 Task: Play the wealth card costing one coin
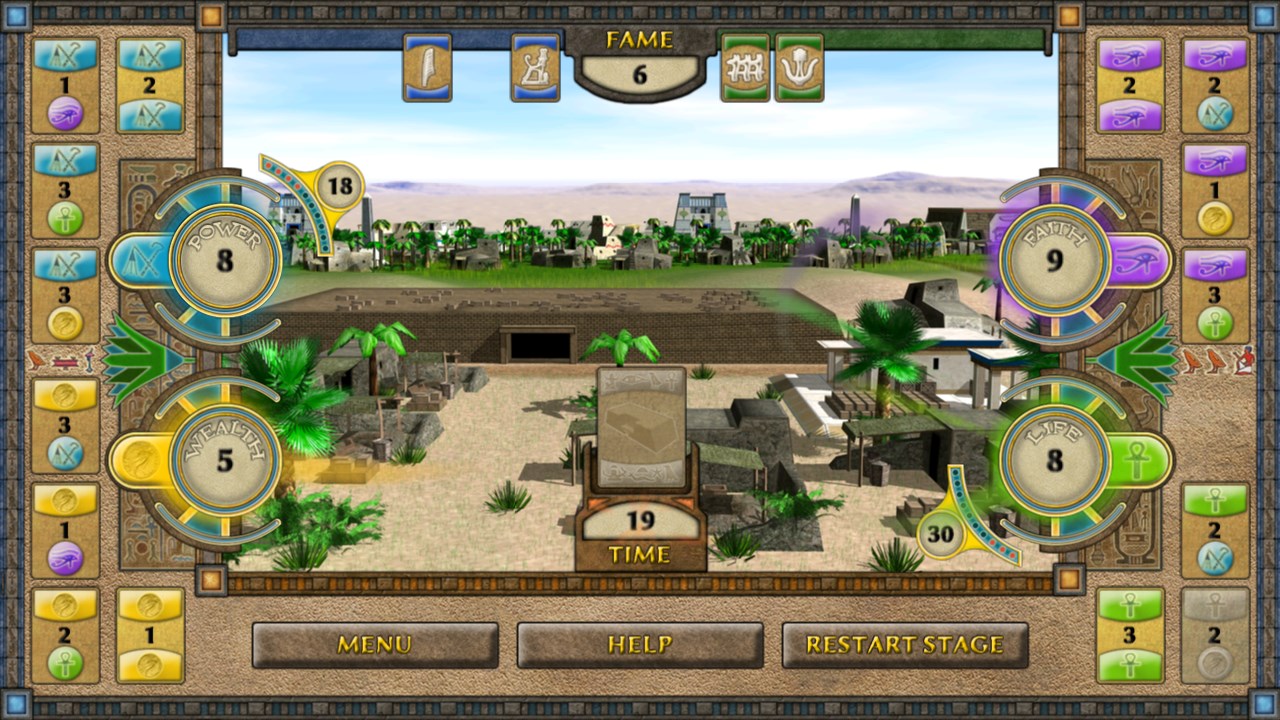click(x=150, y=635)
